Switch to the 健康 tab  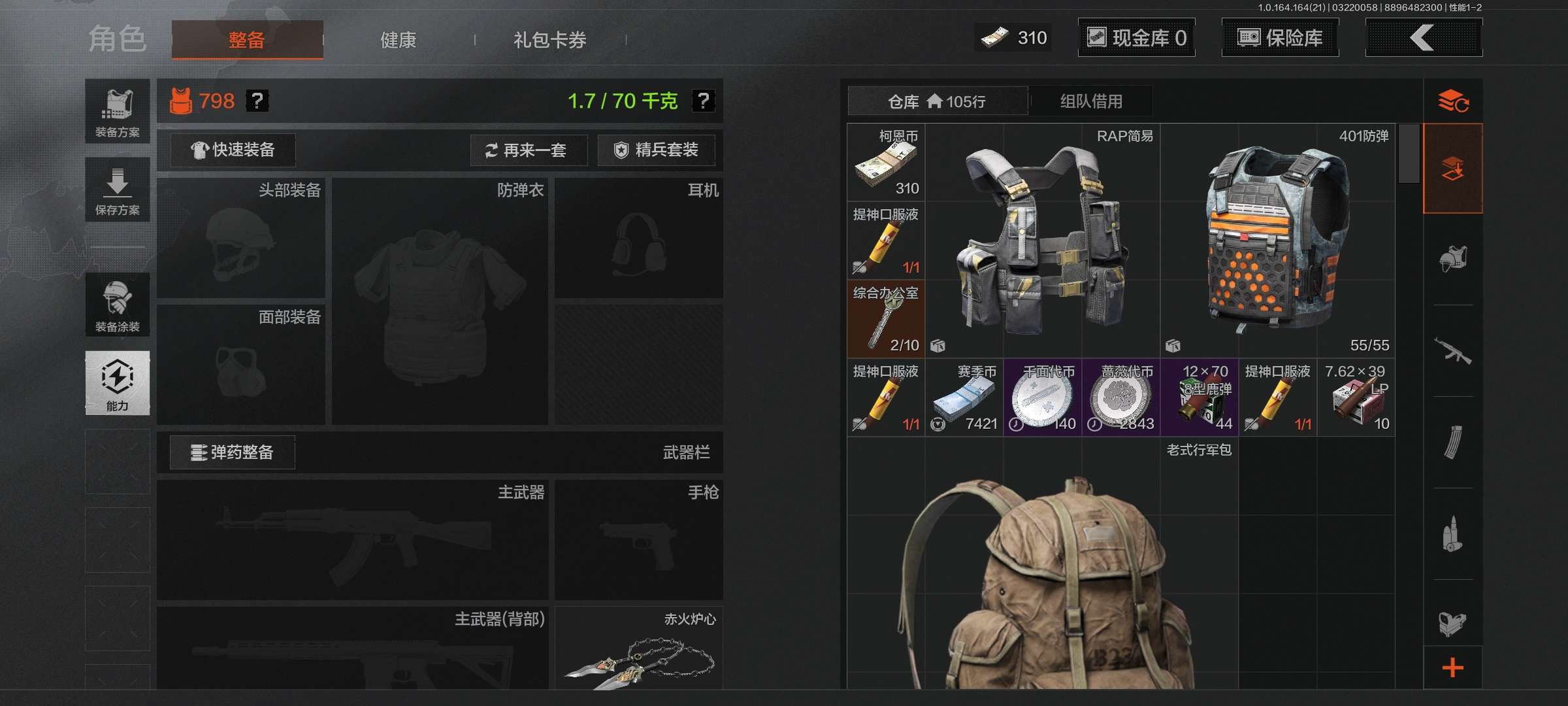click(398, 40)
